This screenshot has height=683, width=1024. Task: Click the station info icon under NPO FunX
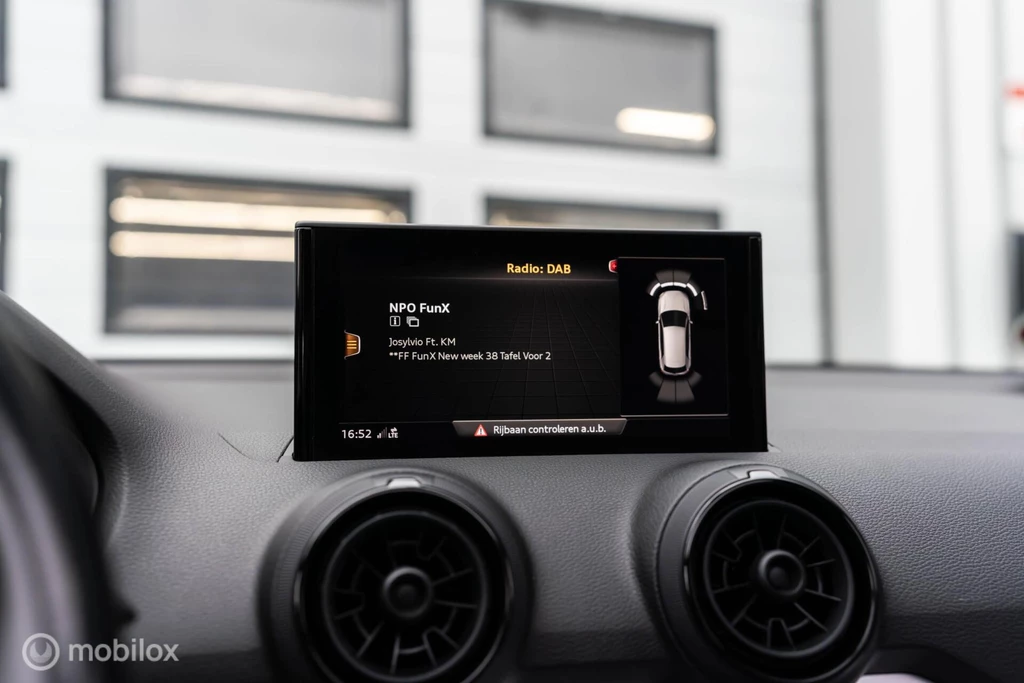pos(395,322)
